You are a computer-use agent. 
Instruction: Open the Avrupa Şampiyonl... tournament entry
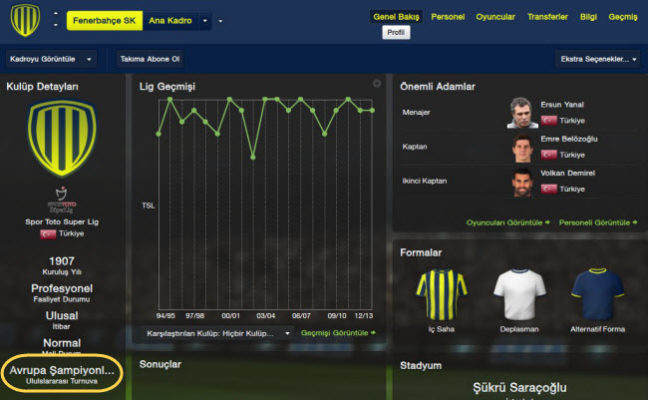[x=62, y=373]
